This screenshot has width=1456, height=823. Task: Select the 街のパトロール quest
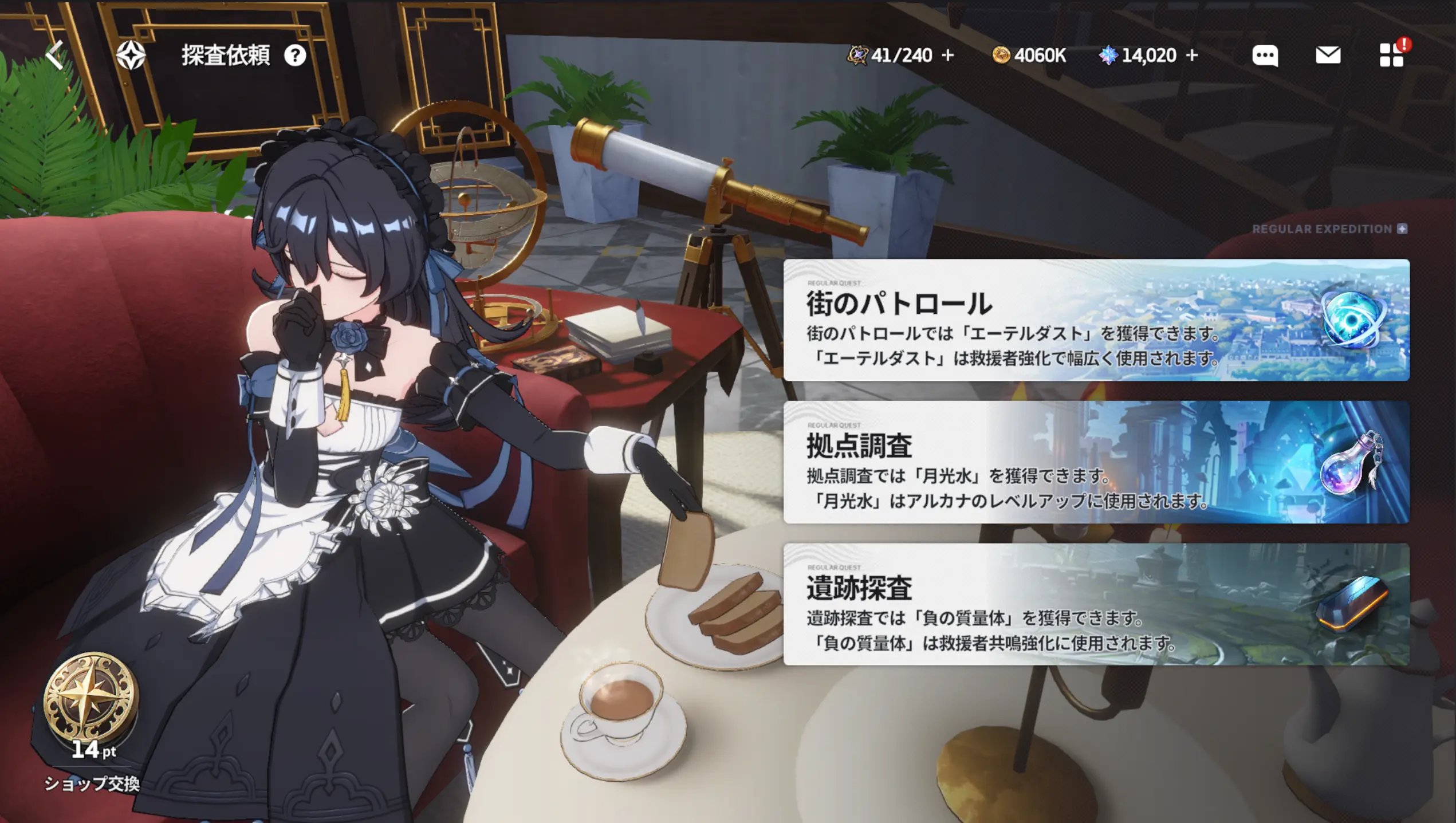(x=1096, y=320)
